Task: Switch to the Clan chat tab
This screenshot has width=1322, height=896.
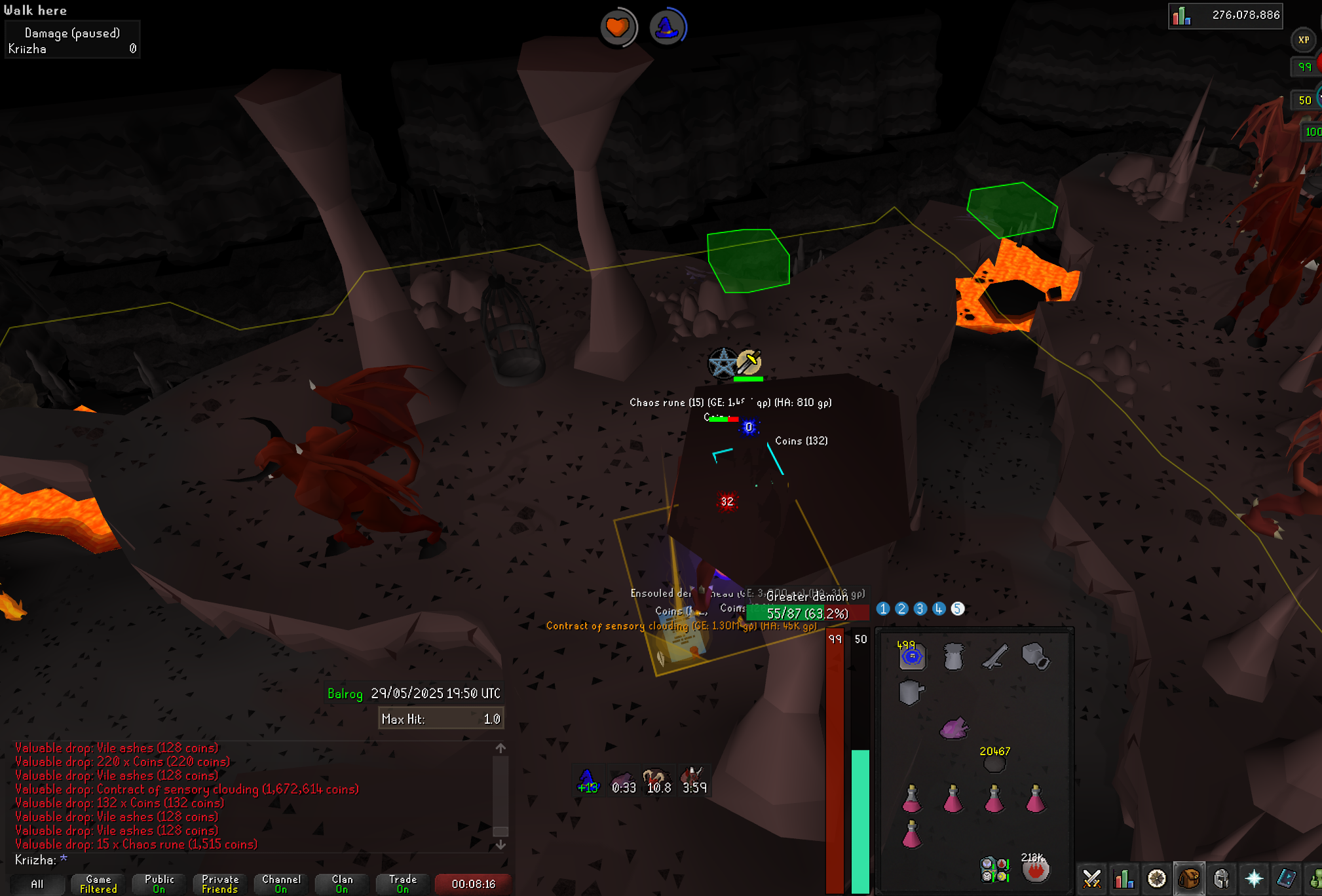Action: (x=342, y=884)
